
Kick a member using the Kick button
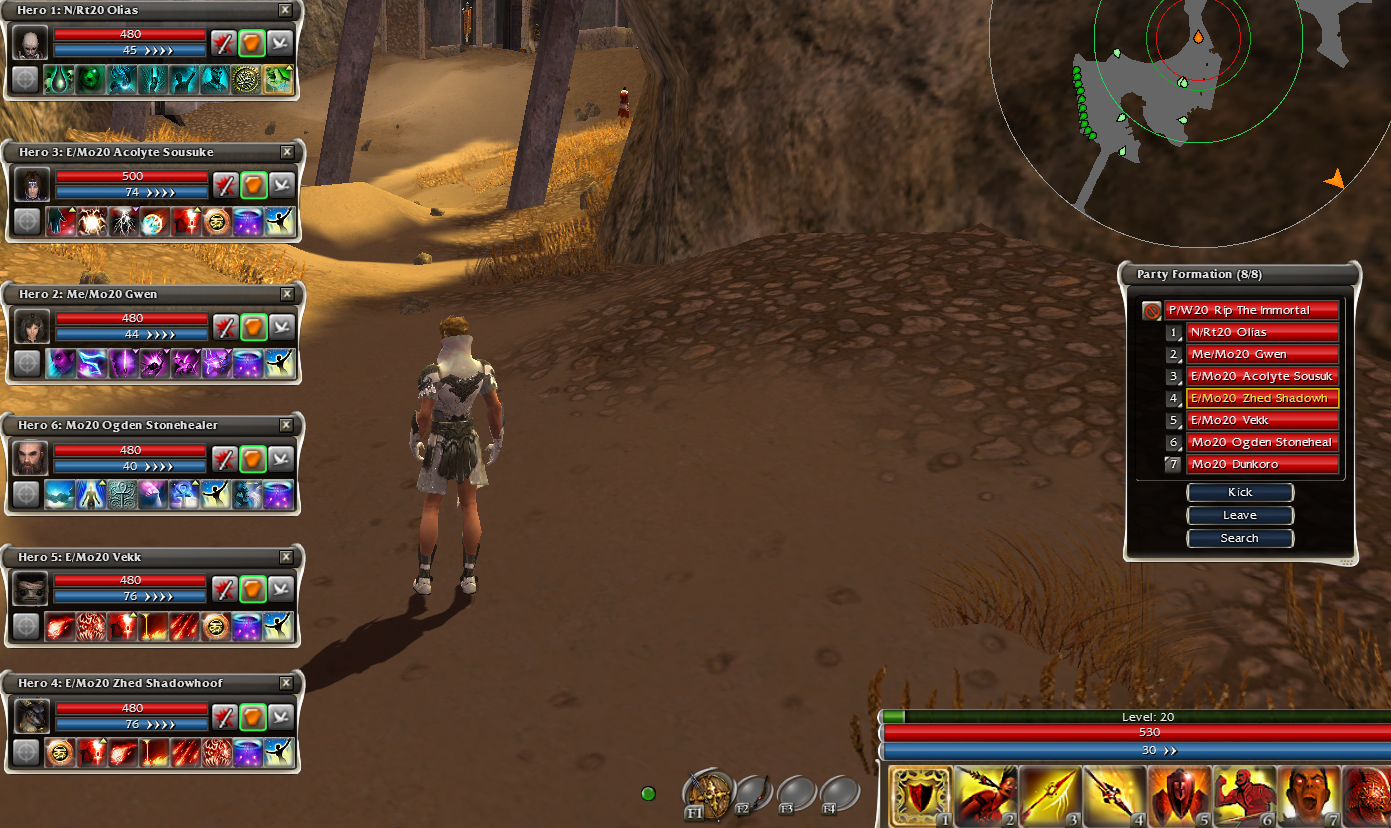tap(1240, 492)
